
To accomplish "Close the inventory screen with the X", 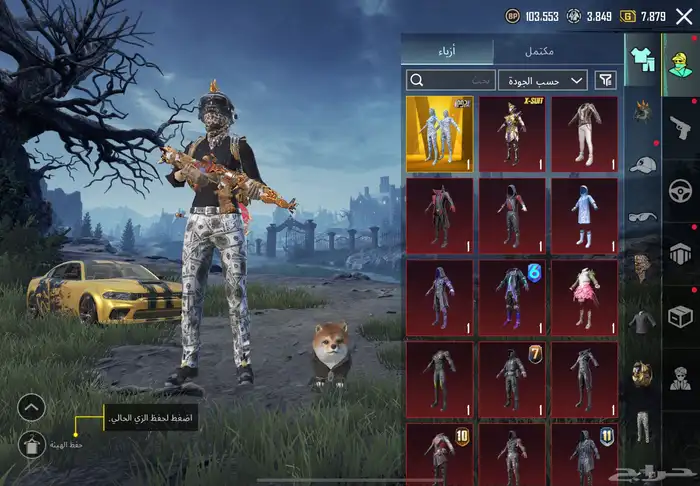I will click(x=684, y=16).
